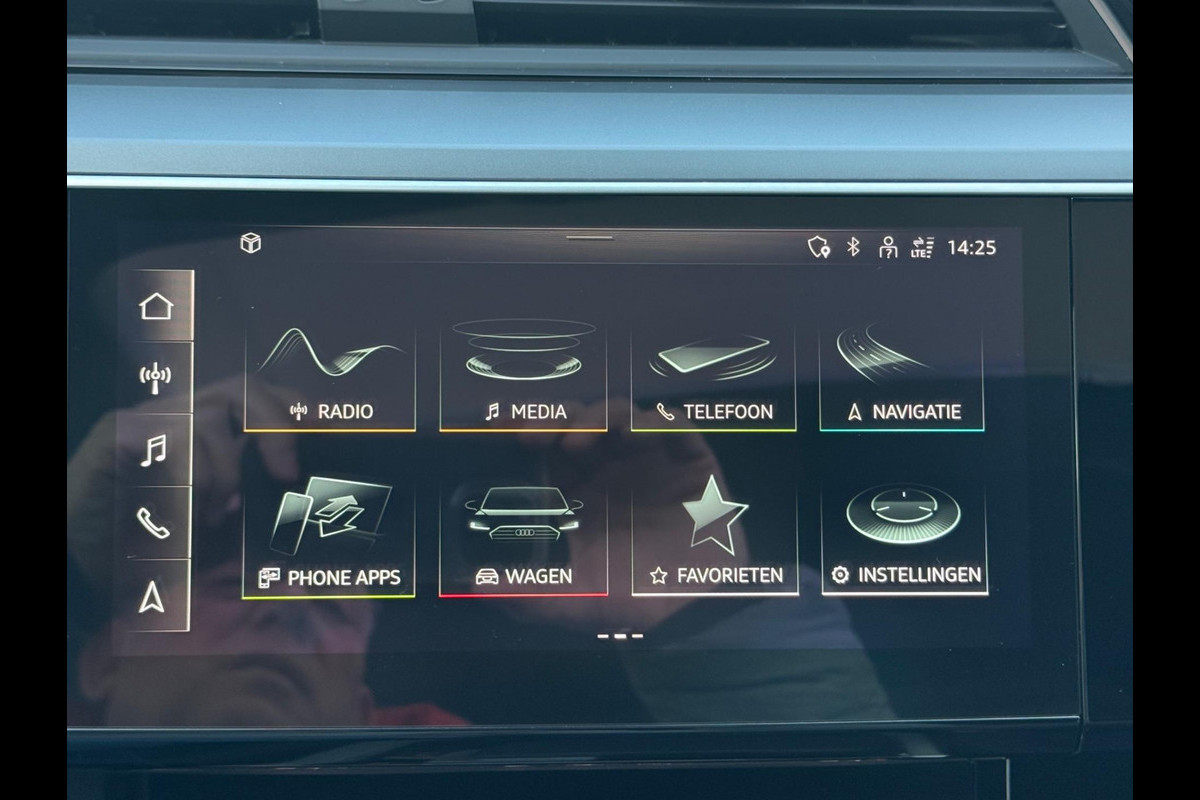The image size is (1200, 800).
Task: Open Instellingen settings tile
Action: click(904, 540)
